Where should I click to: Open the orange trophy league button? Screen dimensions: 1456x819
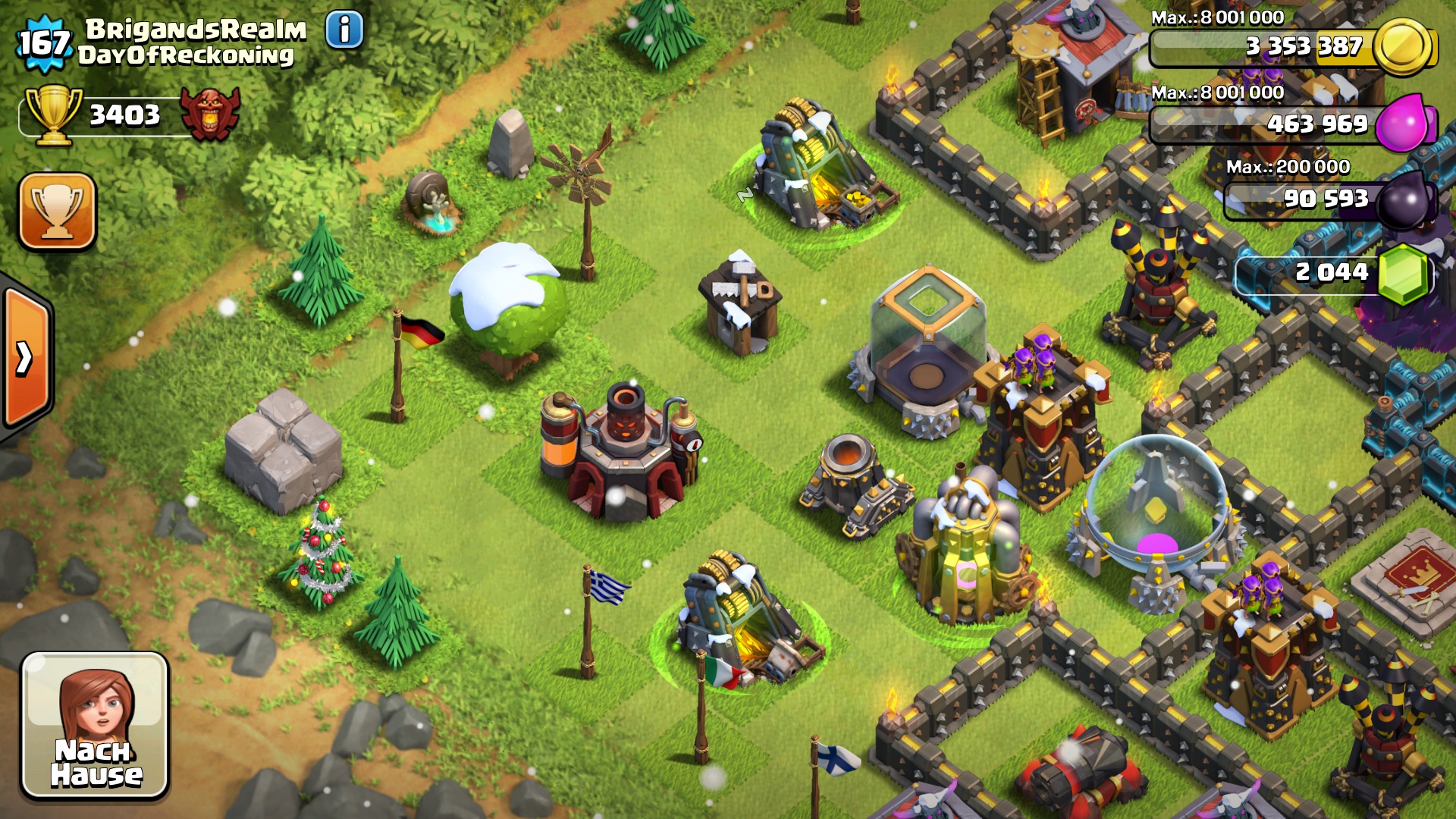click(58, 212)
